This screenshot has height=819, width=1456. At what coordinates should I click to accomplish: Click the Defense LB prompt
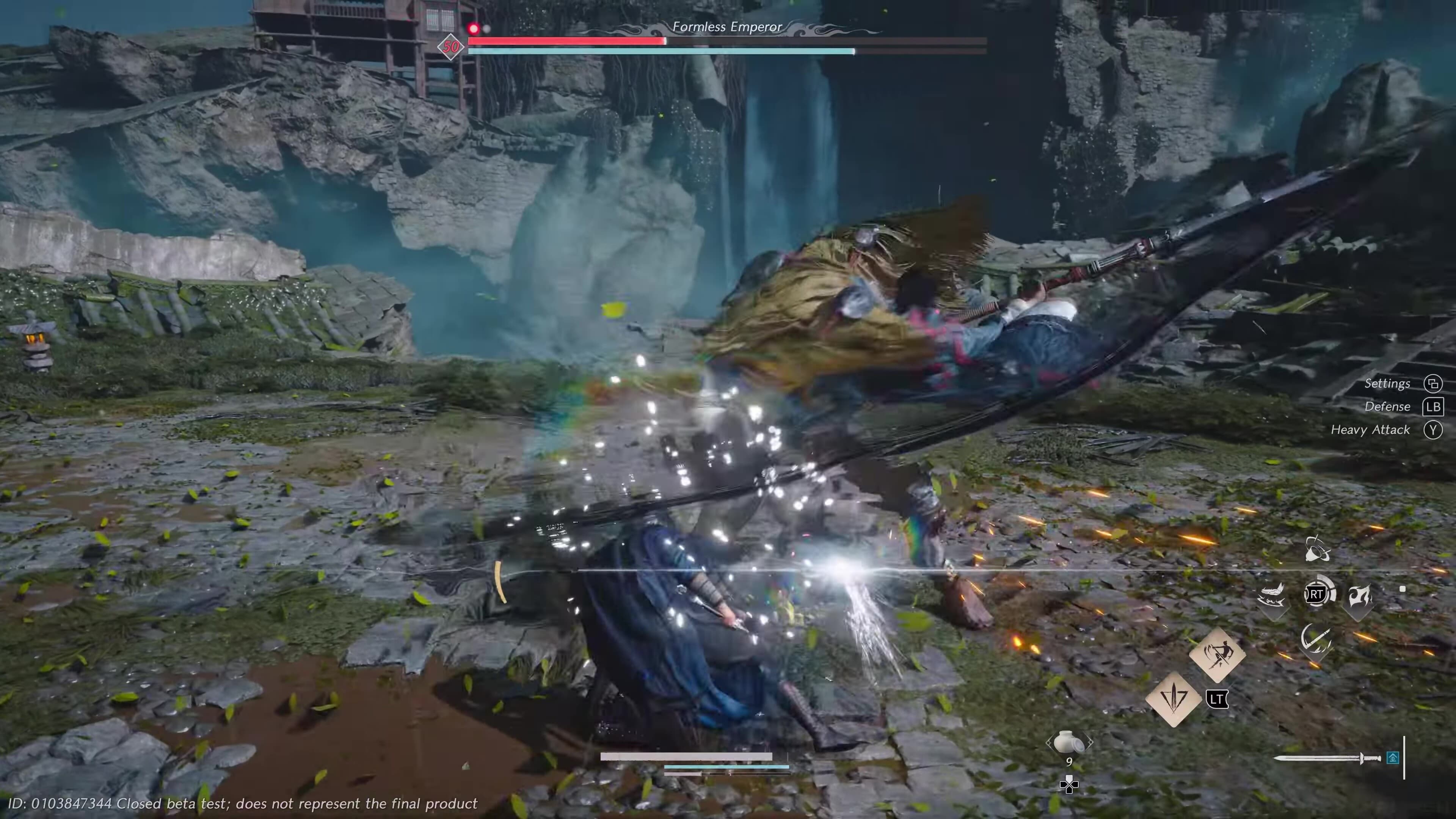[x=1388, y=406]
